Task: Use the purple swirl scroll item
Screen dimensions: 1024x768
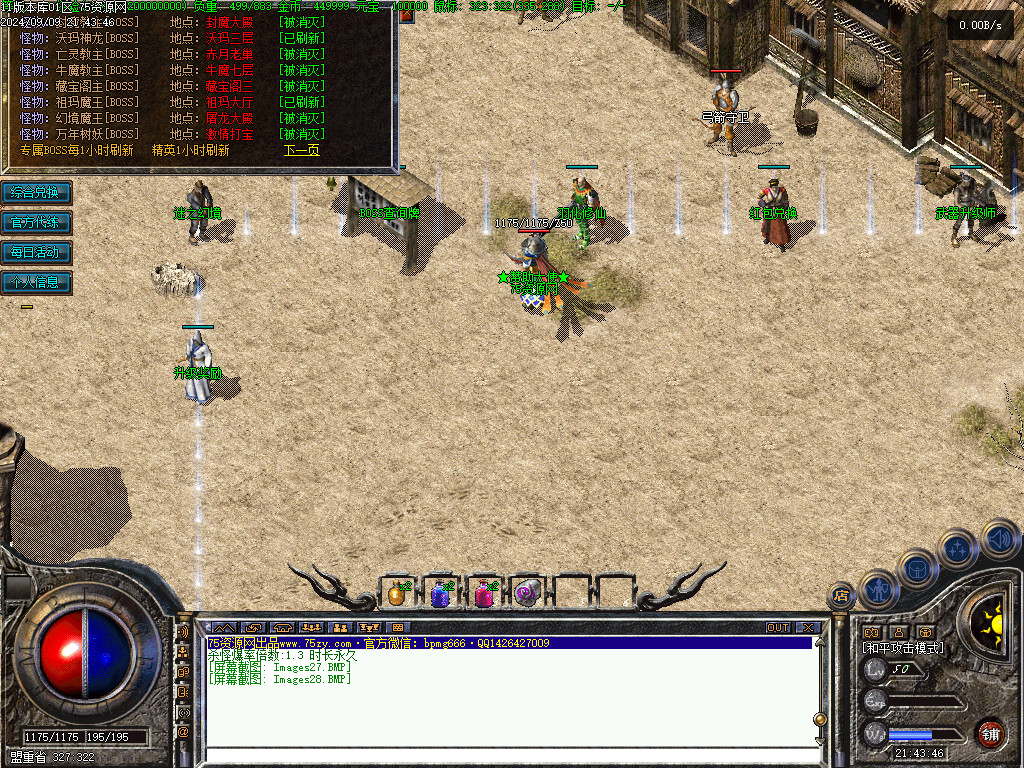Action: pos(528,594)
